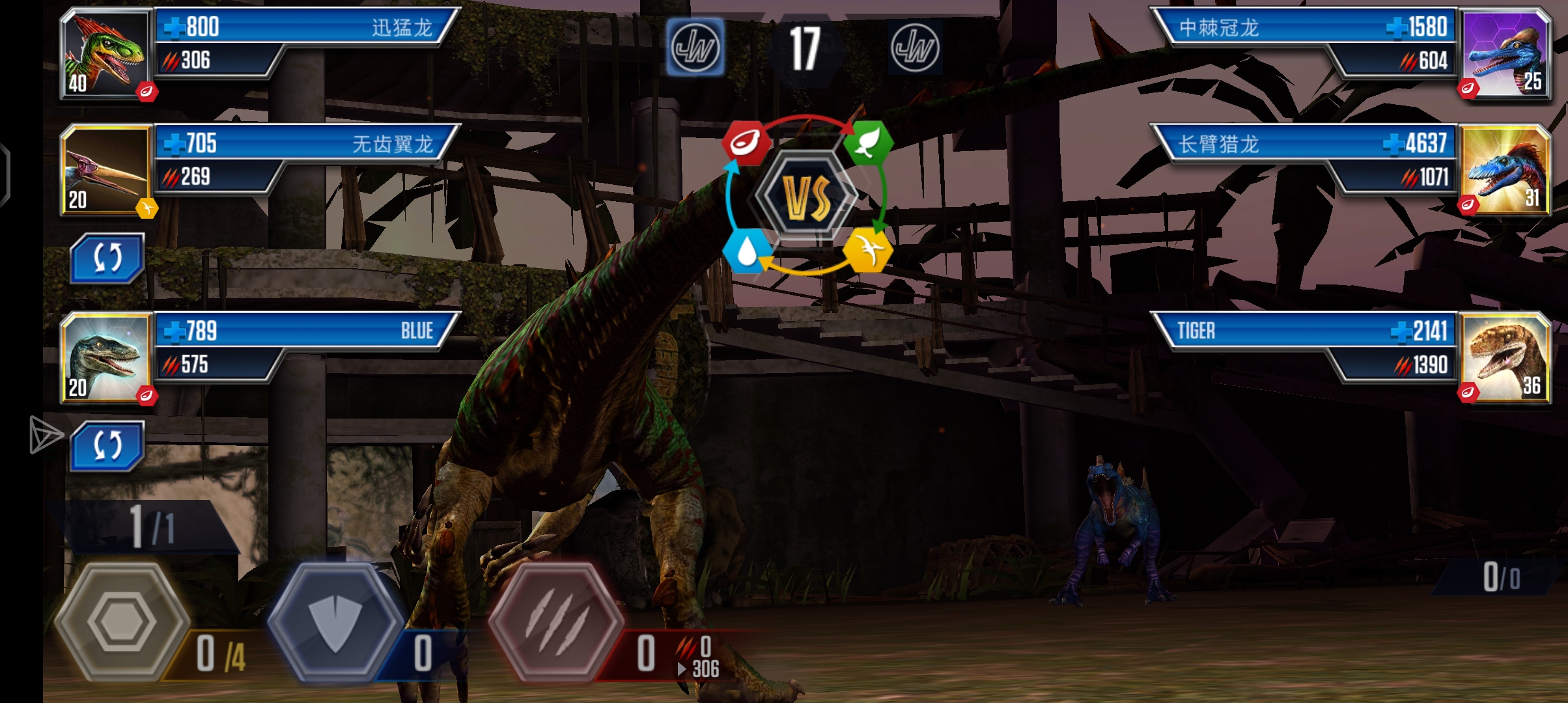1568x703 pixels.
Task: Add a point to the shield block action
Action: tap(335, 622)
